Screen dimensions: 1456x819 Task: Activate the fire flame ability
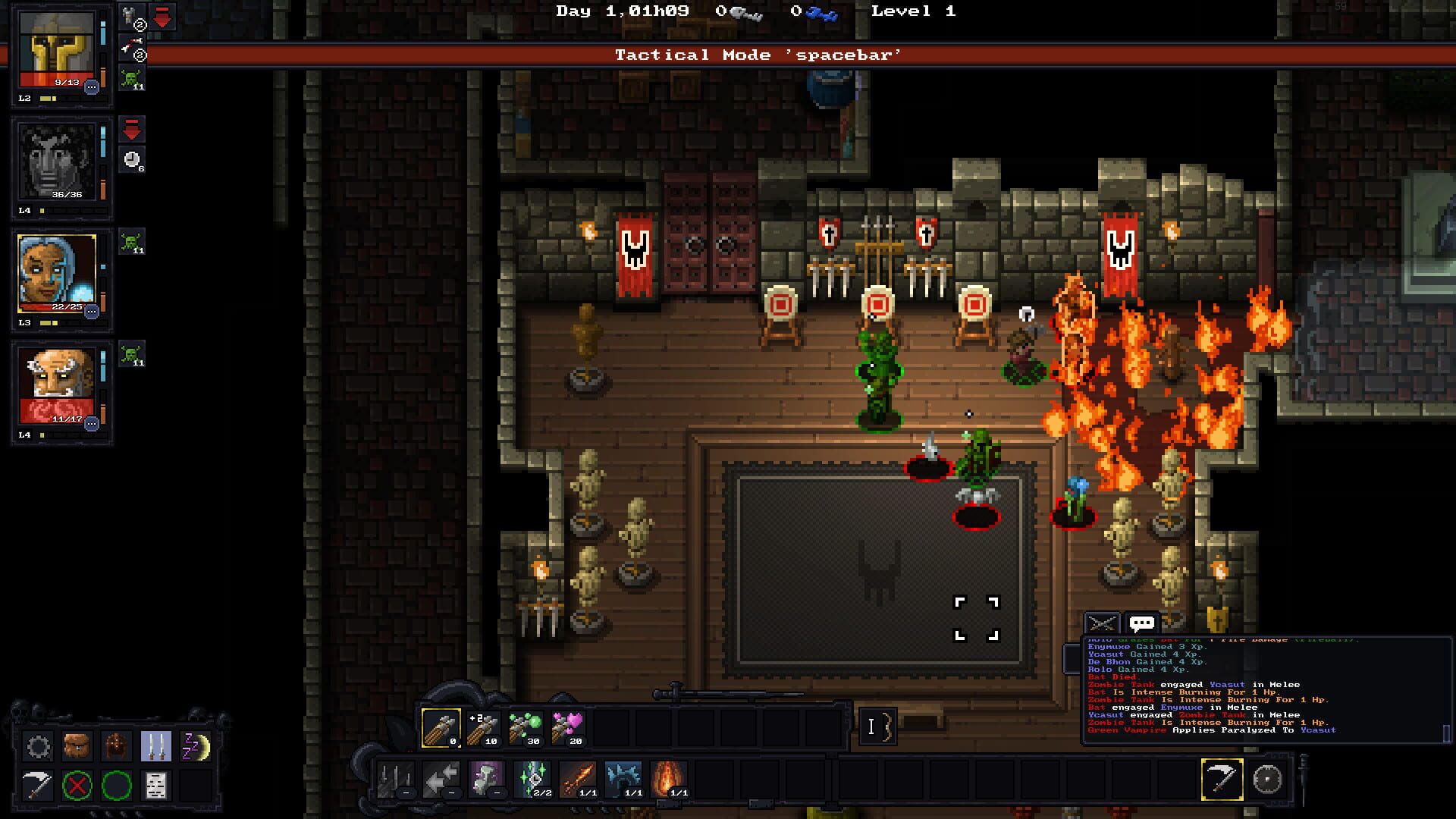(669, 780)
